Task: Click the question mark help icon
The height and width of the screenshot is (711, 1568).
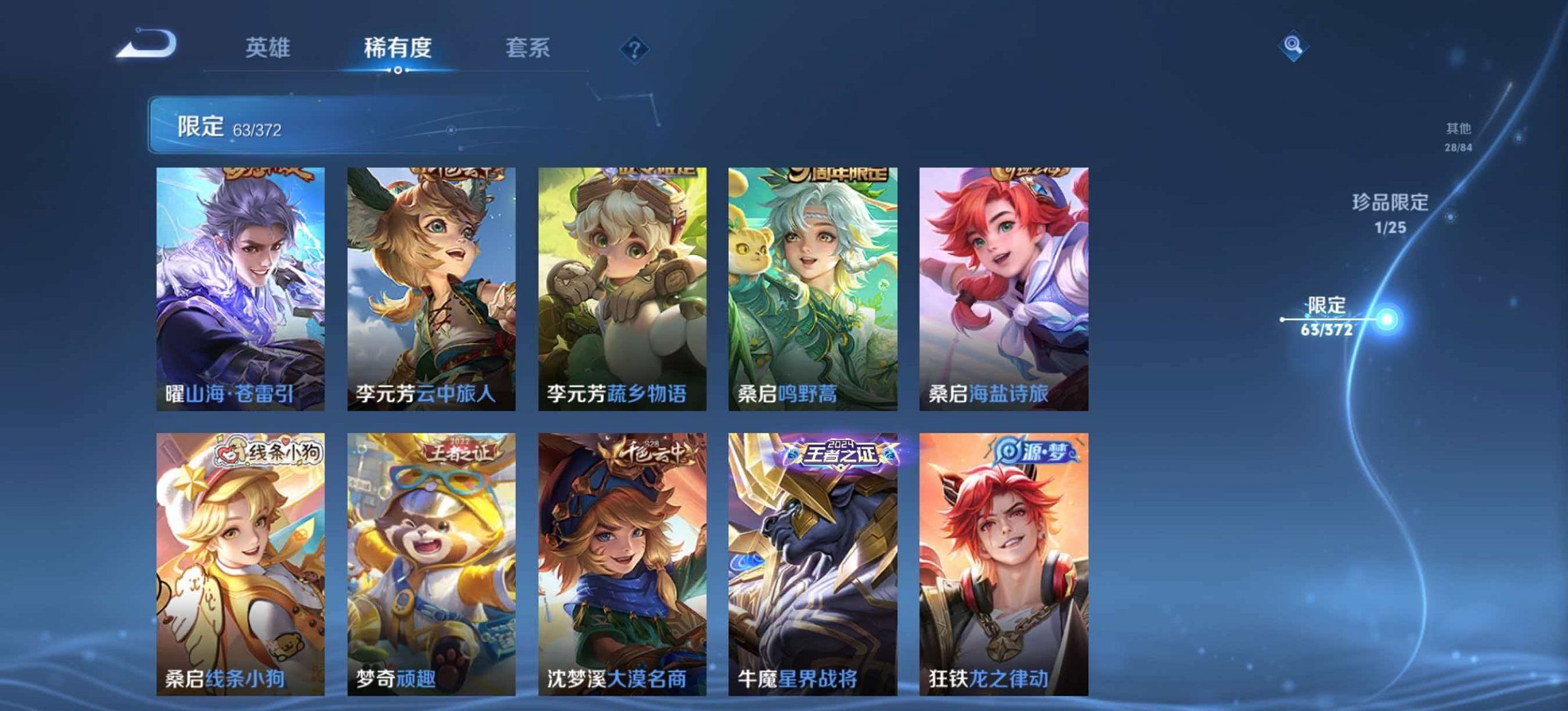Action: (635, 49)
